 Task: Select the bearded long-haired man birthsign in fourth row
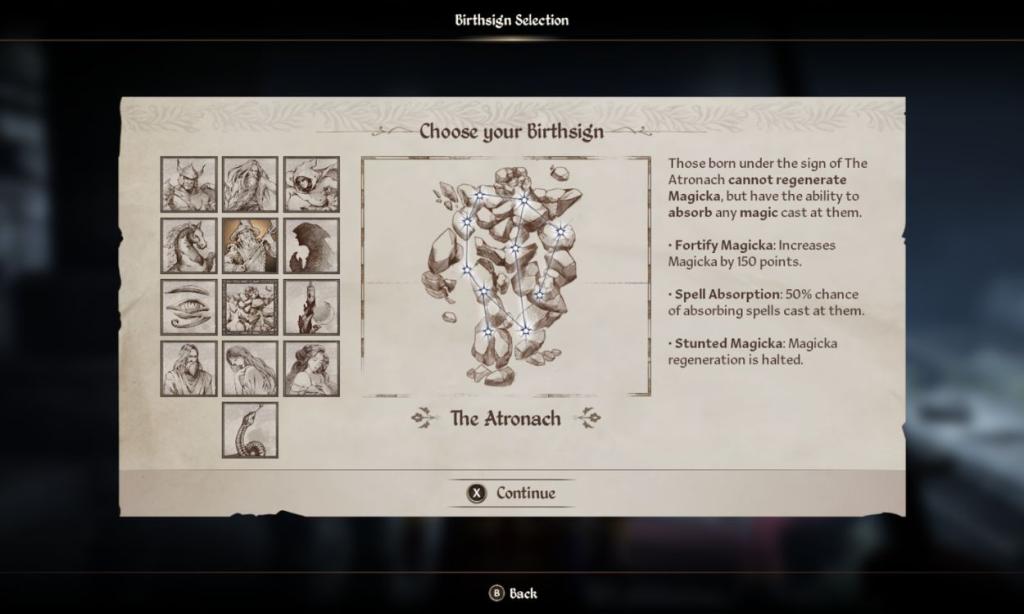click(189, 368)
